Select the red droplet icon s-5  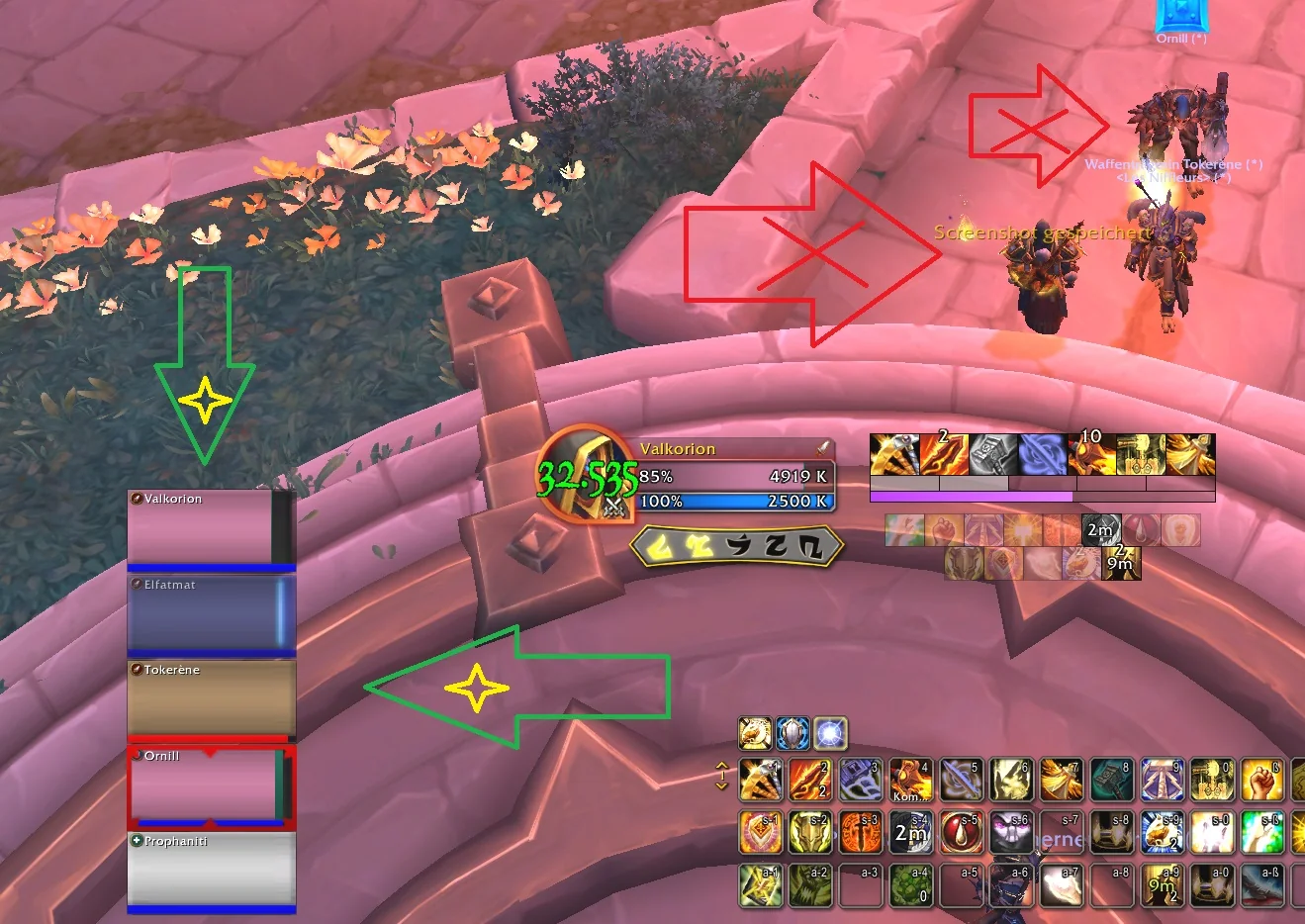pyautogui.click(x=961, y=833)
